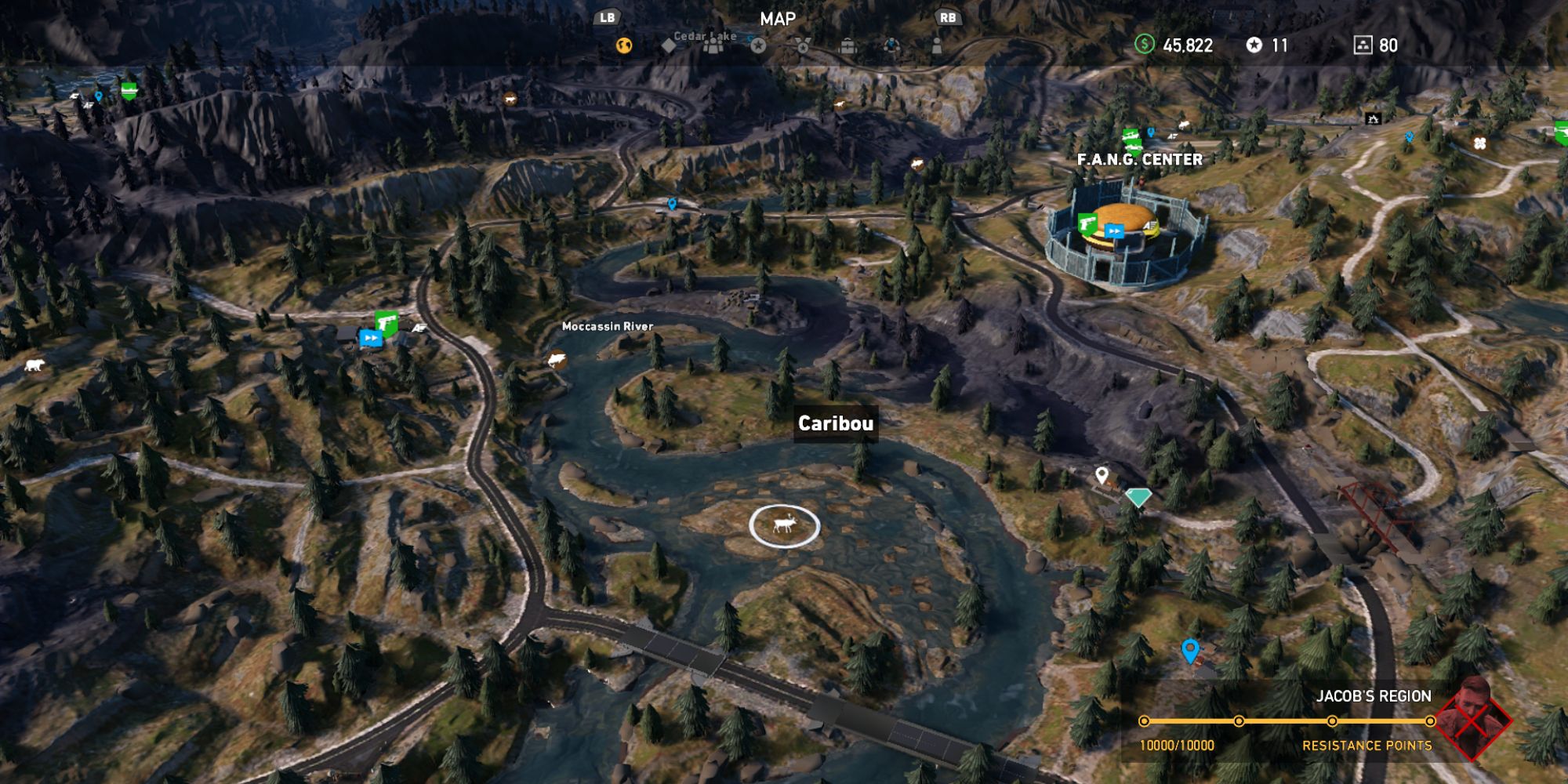The width and height of the screenshot is (1568, 784).
Task: Click the teal diamond marker near the white pin
Action: (x=1138, y=497)
